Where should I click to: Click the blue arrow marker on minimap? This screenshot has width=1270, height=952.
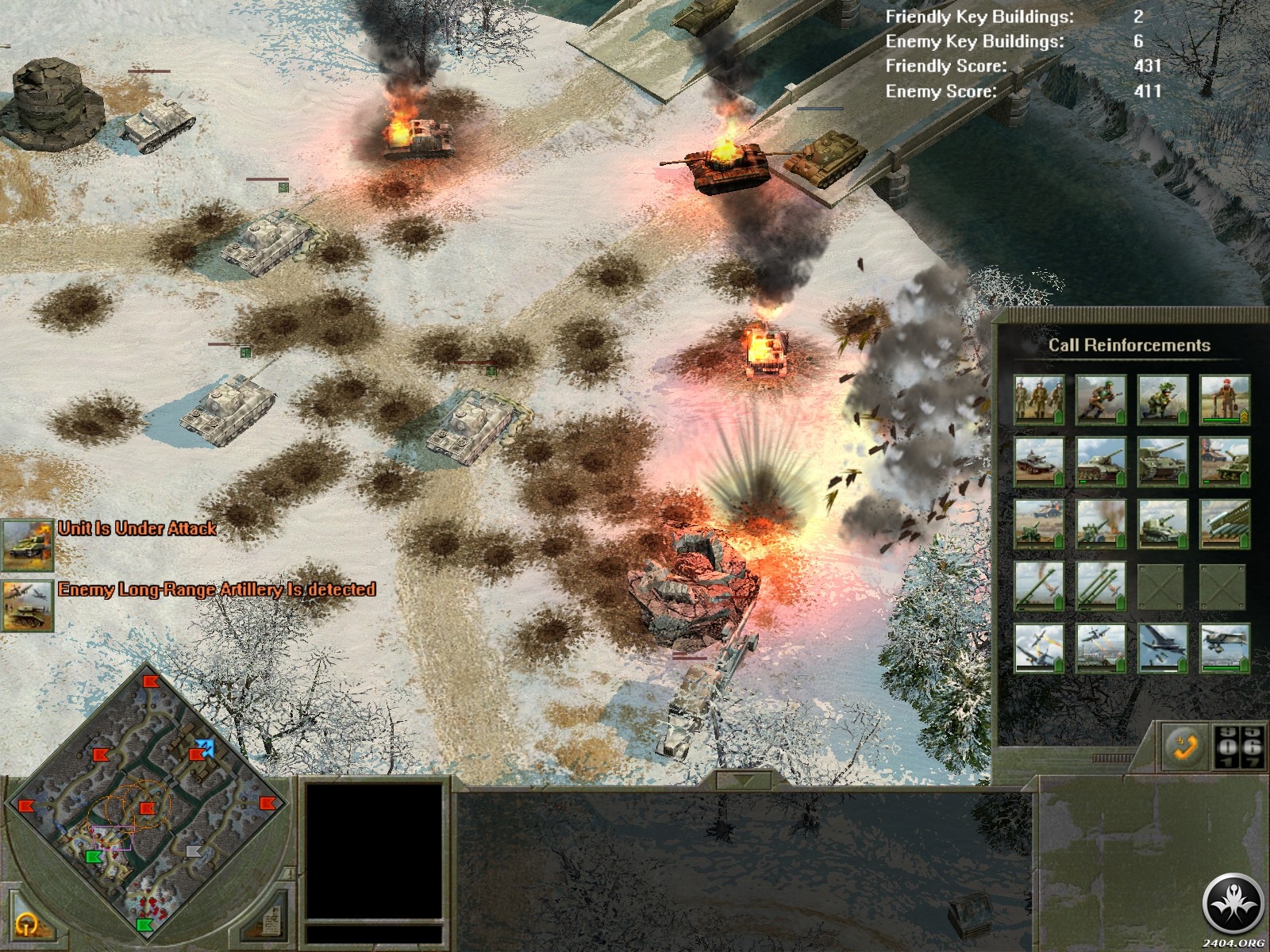[206, 748]
